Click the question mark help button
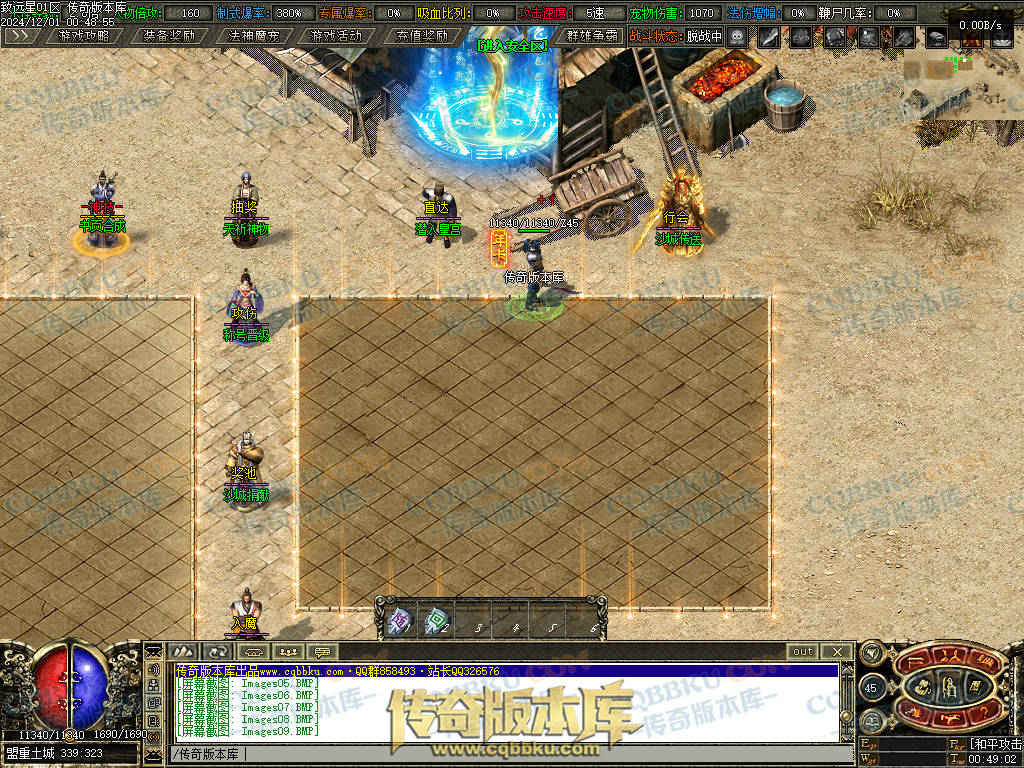 click(x=984, y=712)
